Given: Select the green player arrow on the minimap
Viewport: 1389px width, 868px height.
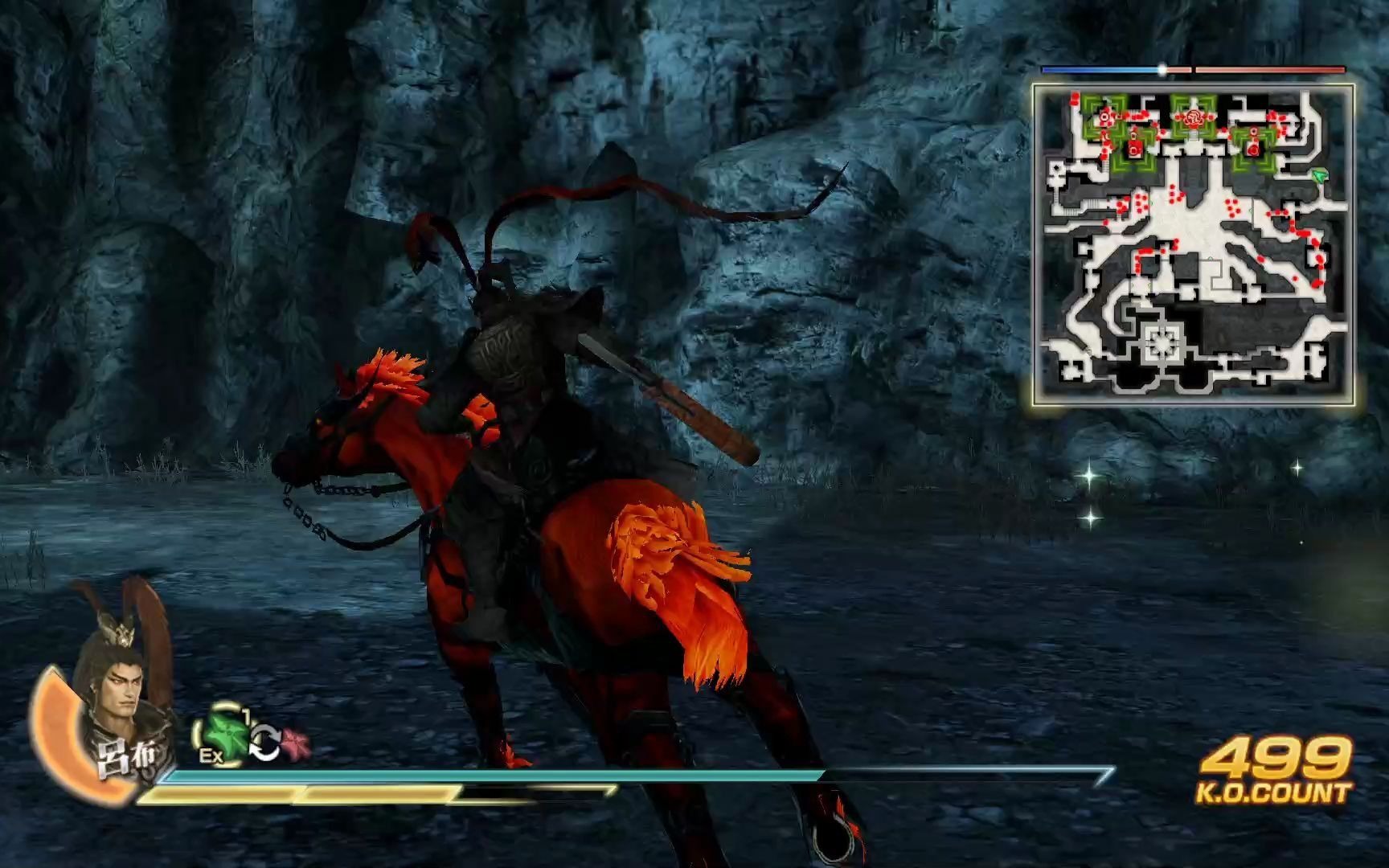Looking at the screenshot, I should click(1318, 175).
